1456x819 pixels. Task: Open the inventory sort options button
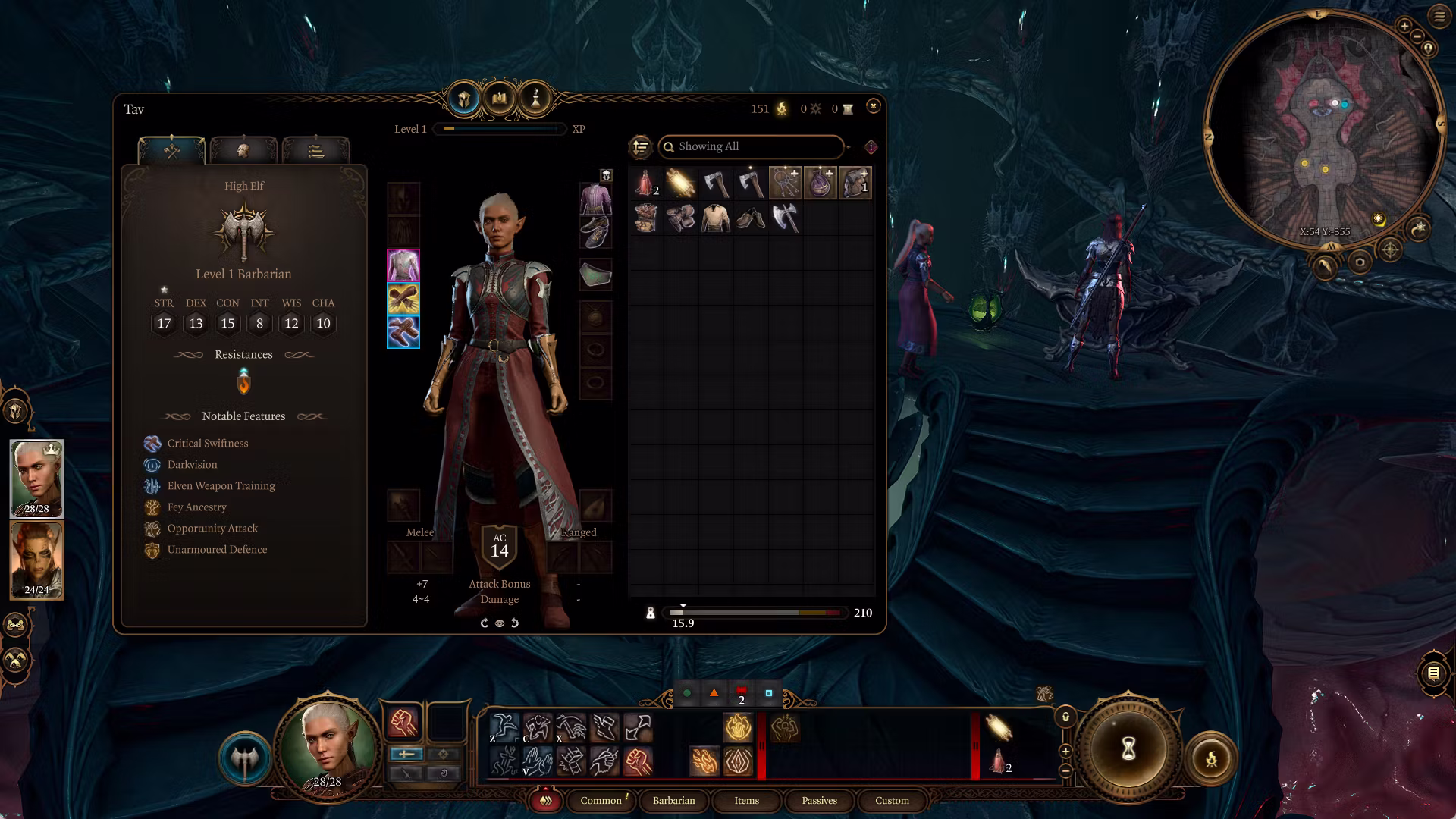pyautogui.click(x=641, y=146)
